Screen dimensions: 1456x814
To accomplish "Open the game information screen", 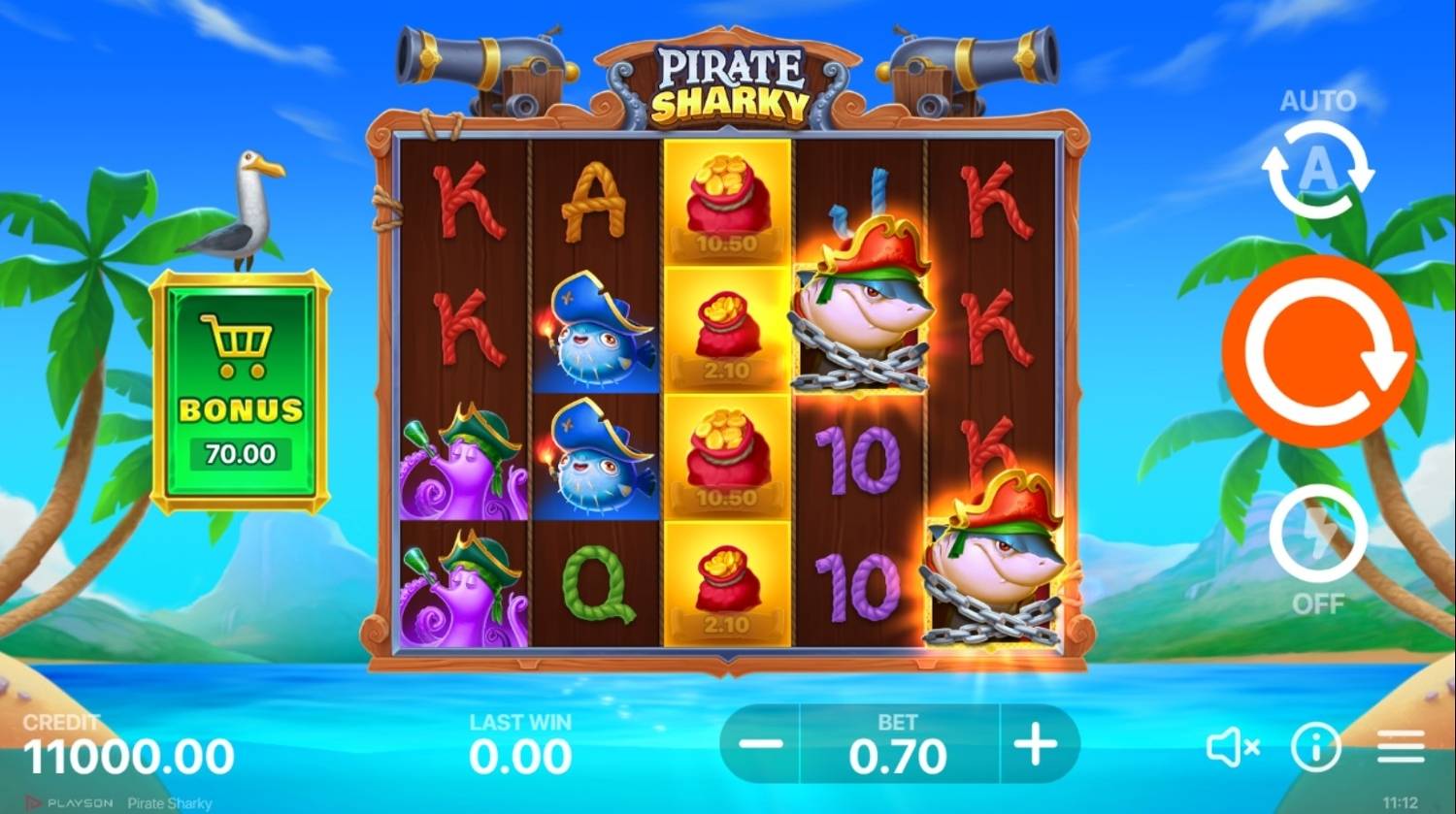I will pos(1316,745).
